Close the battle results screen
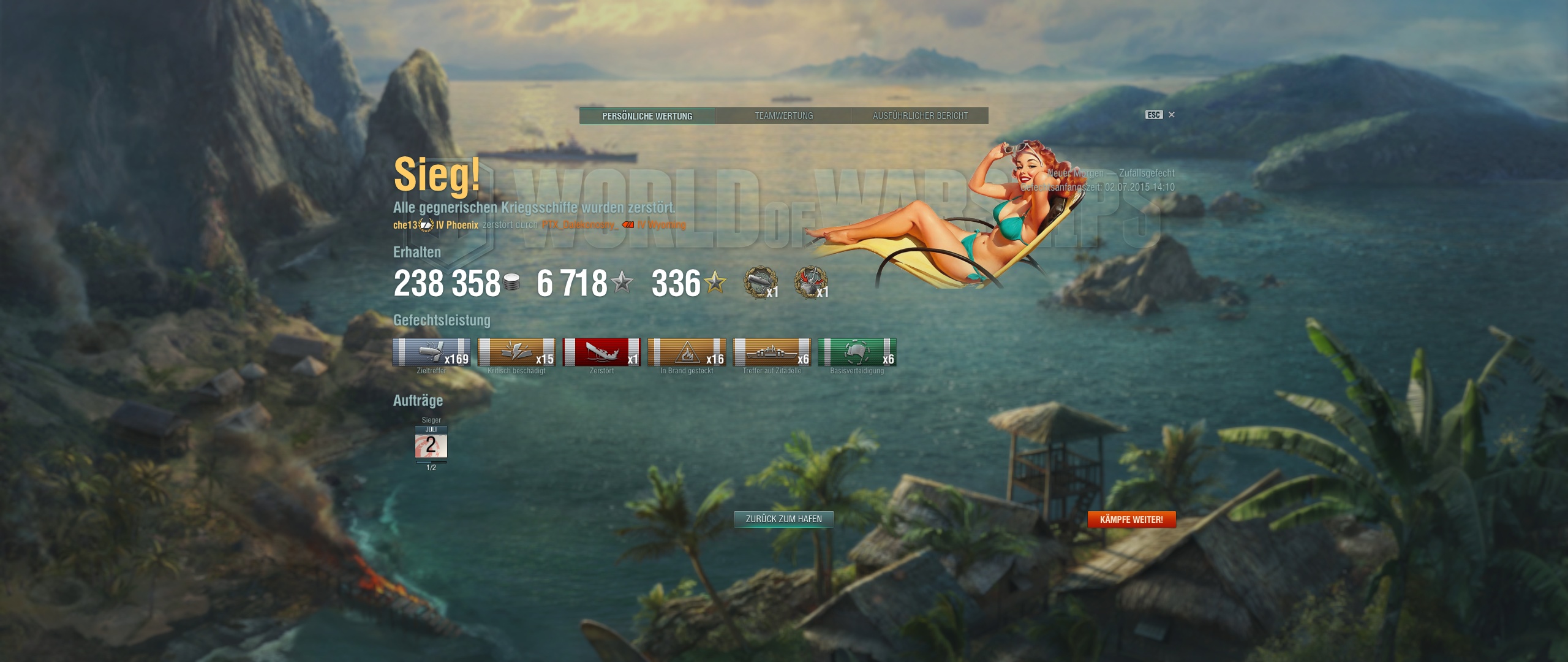Screen dimensions: 1568x662 tap(1171, 115)
